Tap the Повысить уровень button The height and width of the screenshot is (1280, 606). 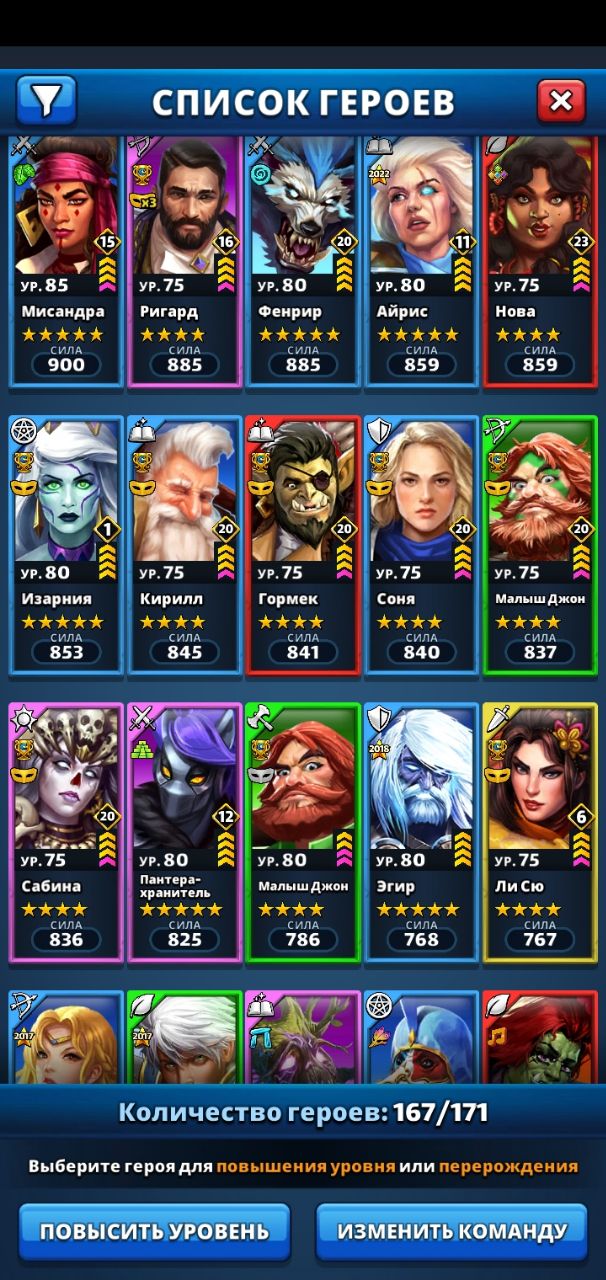coord(154,1231)
